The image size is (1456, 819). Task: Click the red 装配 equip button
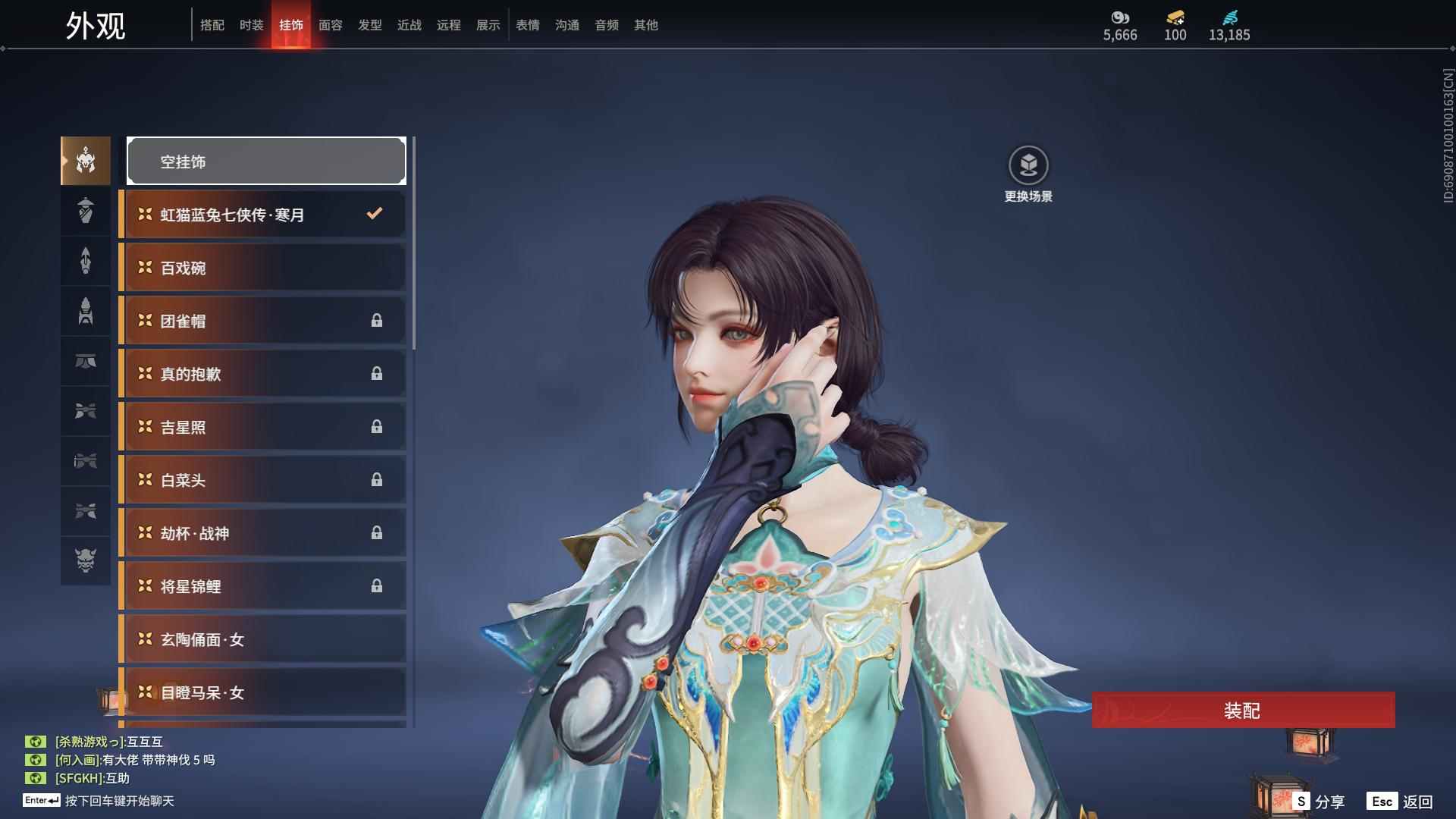click(x=1242, y=710)
